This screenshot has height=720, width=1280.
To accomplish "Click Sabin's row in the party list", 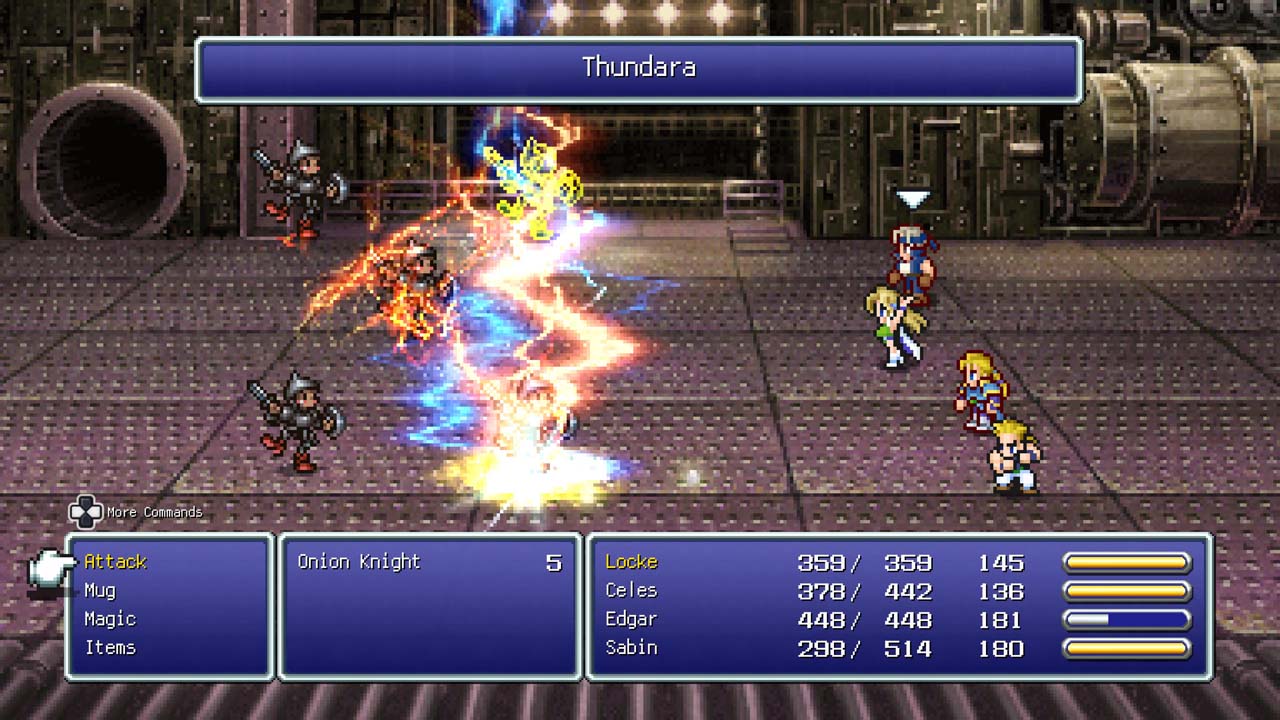I will coord(631,648).
